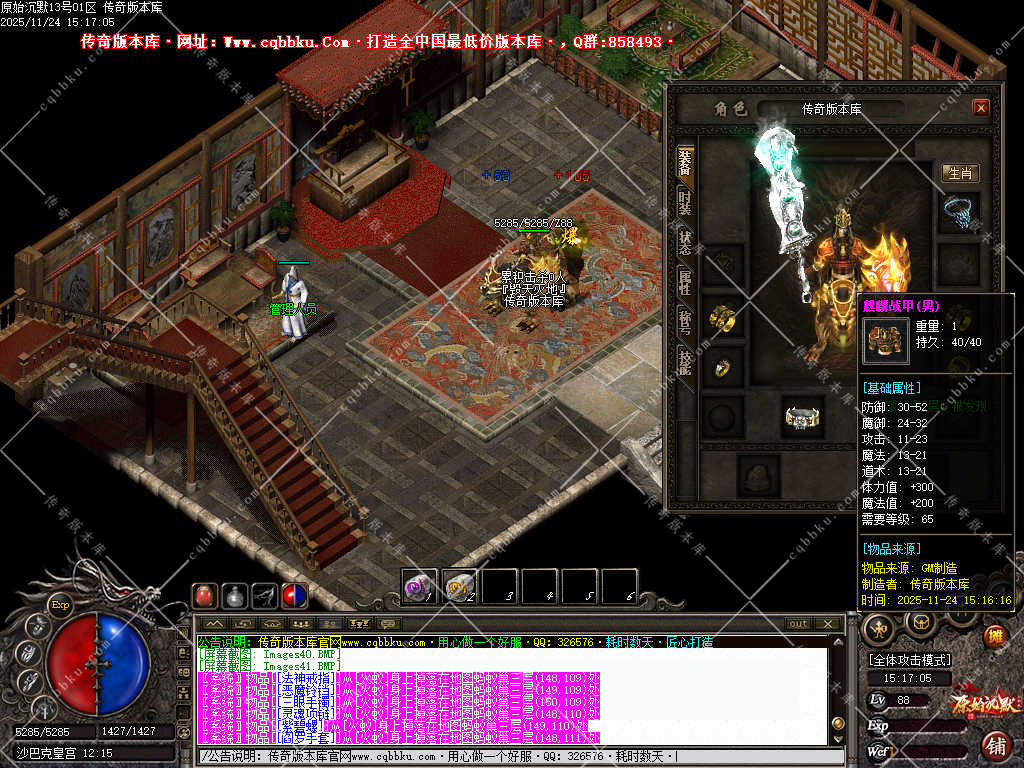The image size is (1024, 768).
Task: Select the gold bracelet equipment slot
Action: [722, 317]
